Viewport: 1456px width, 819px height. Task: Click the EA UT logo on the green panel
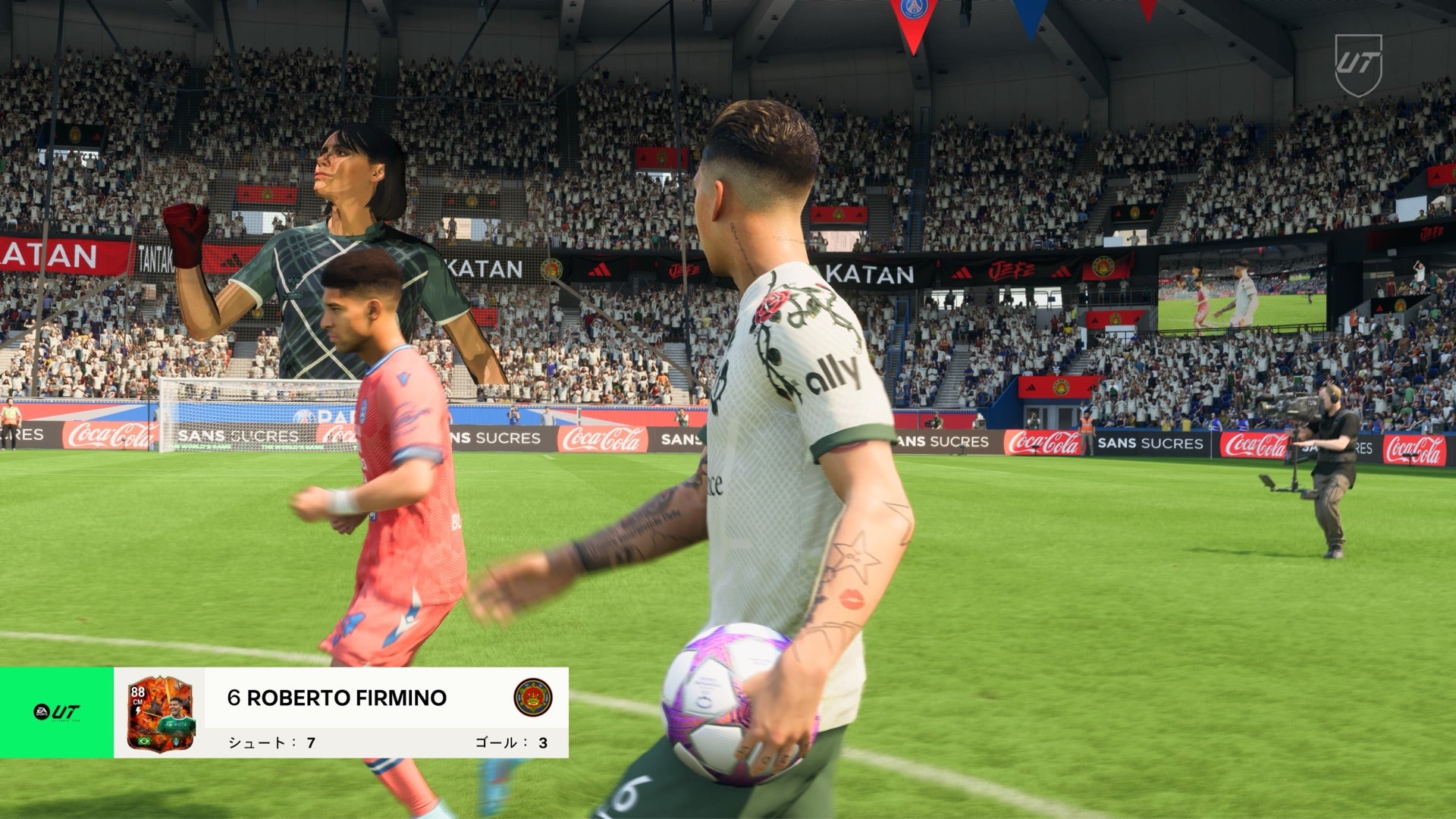click(57, 712)
